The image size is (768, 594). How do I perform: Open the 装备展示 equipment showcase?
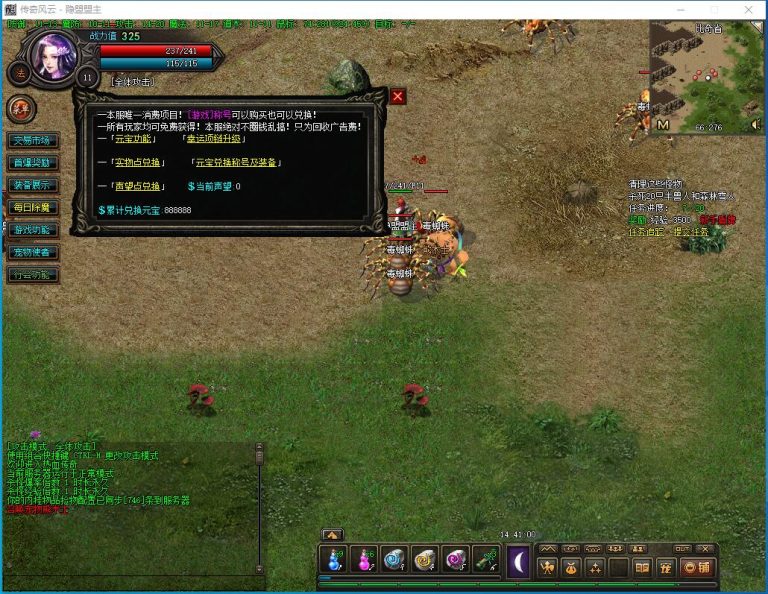32,185
